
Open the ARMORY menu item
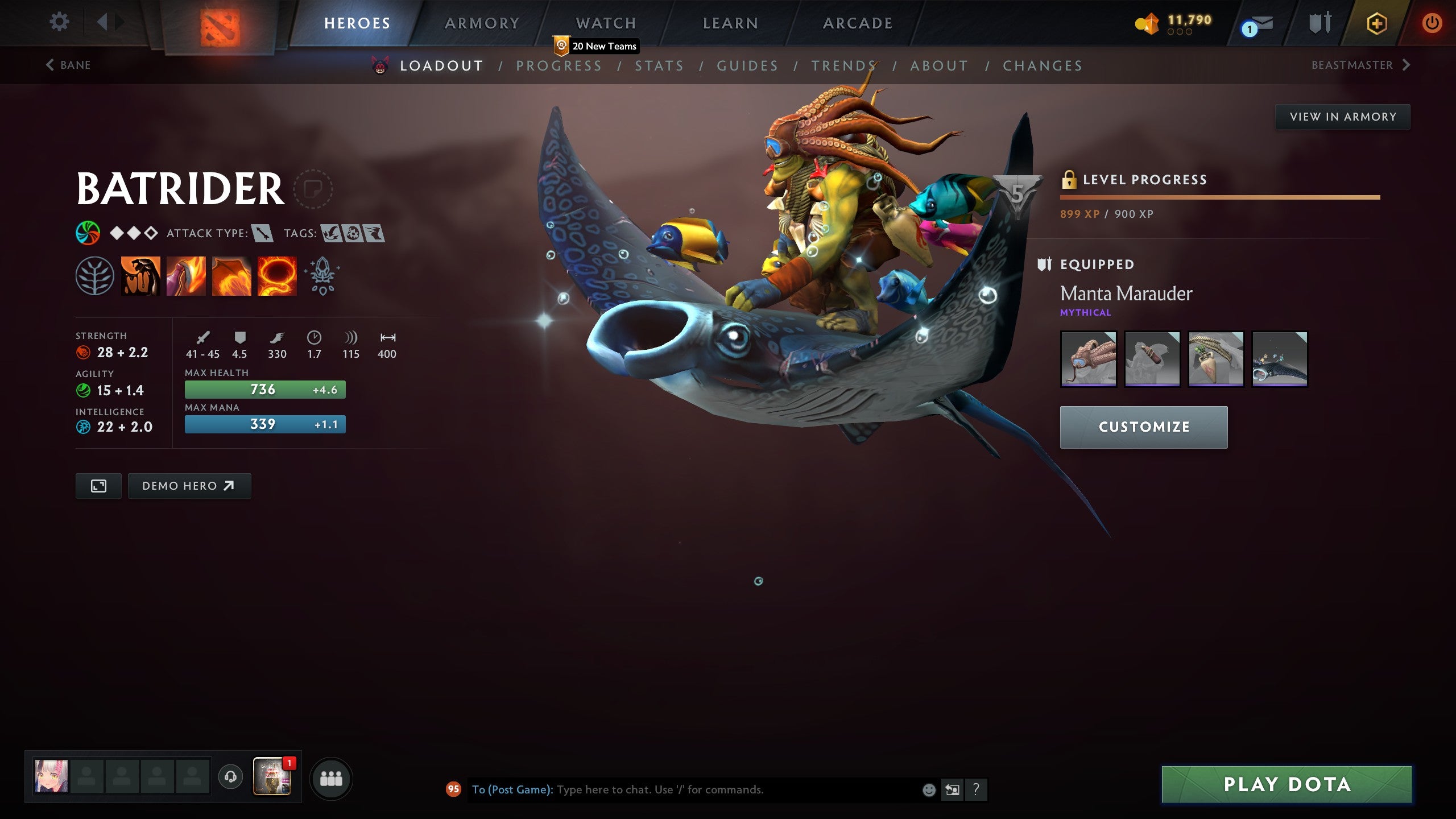tap(482, 23)
